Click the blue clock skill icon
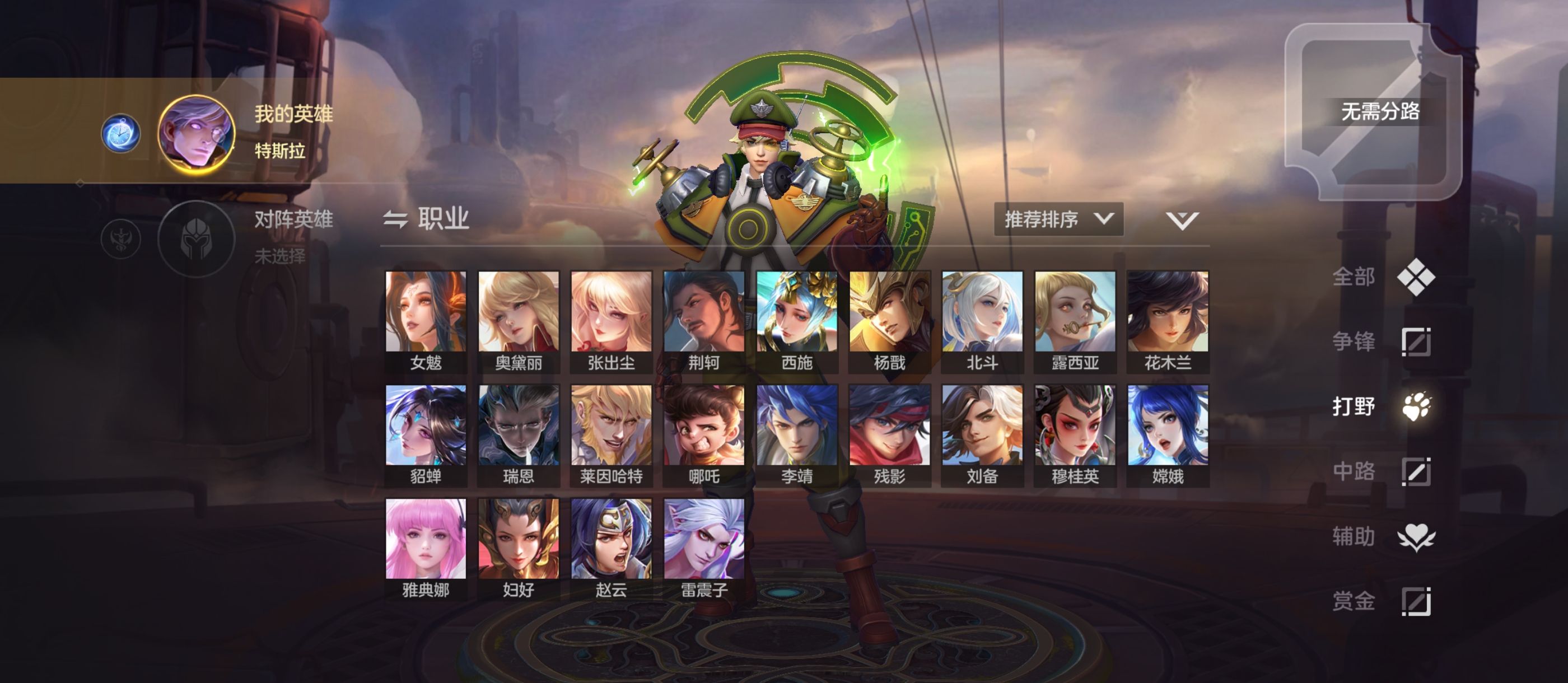The width and height of the screenshot is (1568, 683). [120, 134]
